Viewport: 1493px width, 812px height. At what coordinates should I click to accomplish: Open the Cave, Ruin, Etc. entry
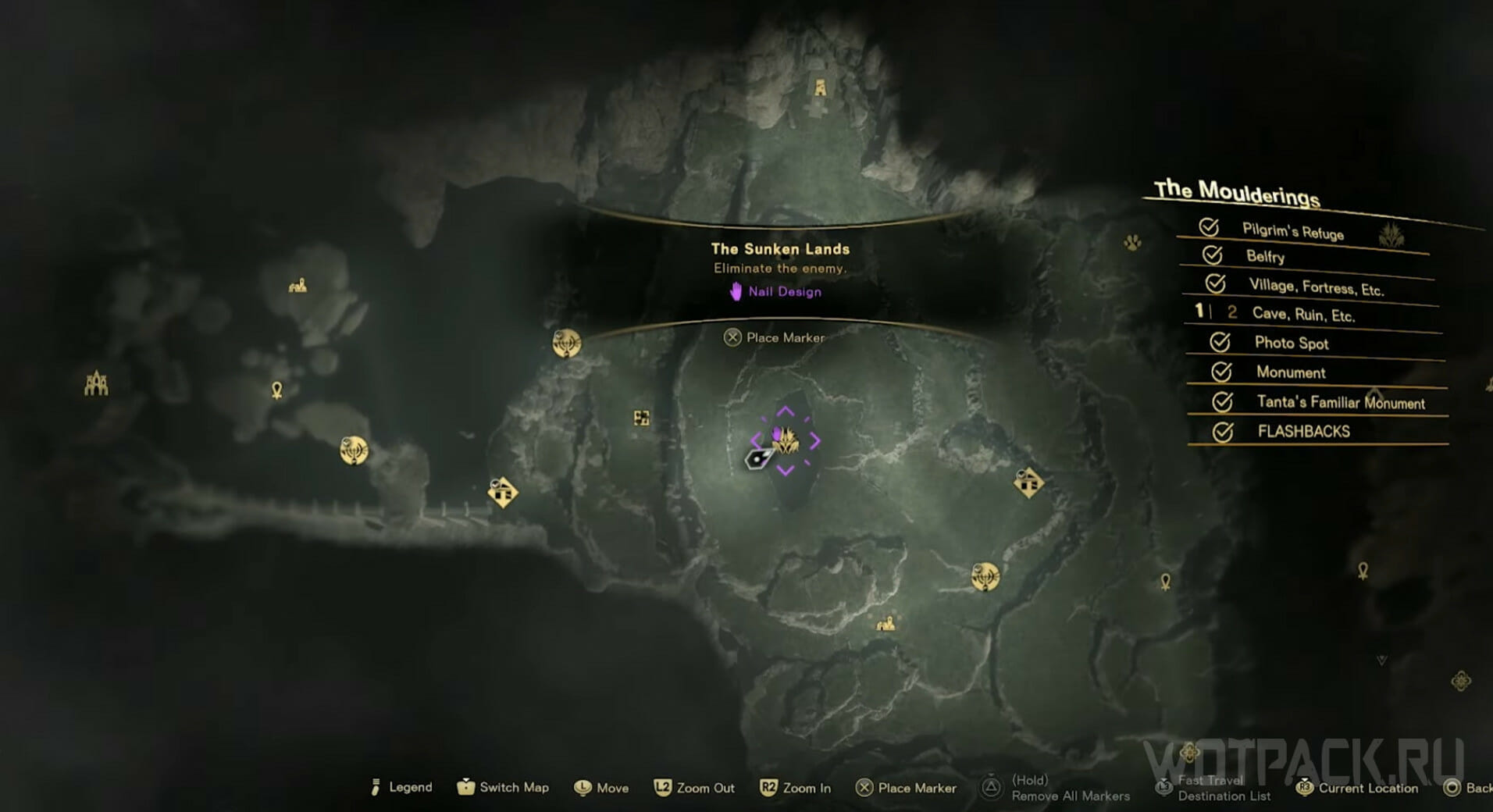[x=1303, y=315]
